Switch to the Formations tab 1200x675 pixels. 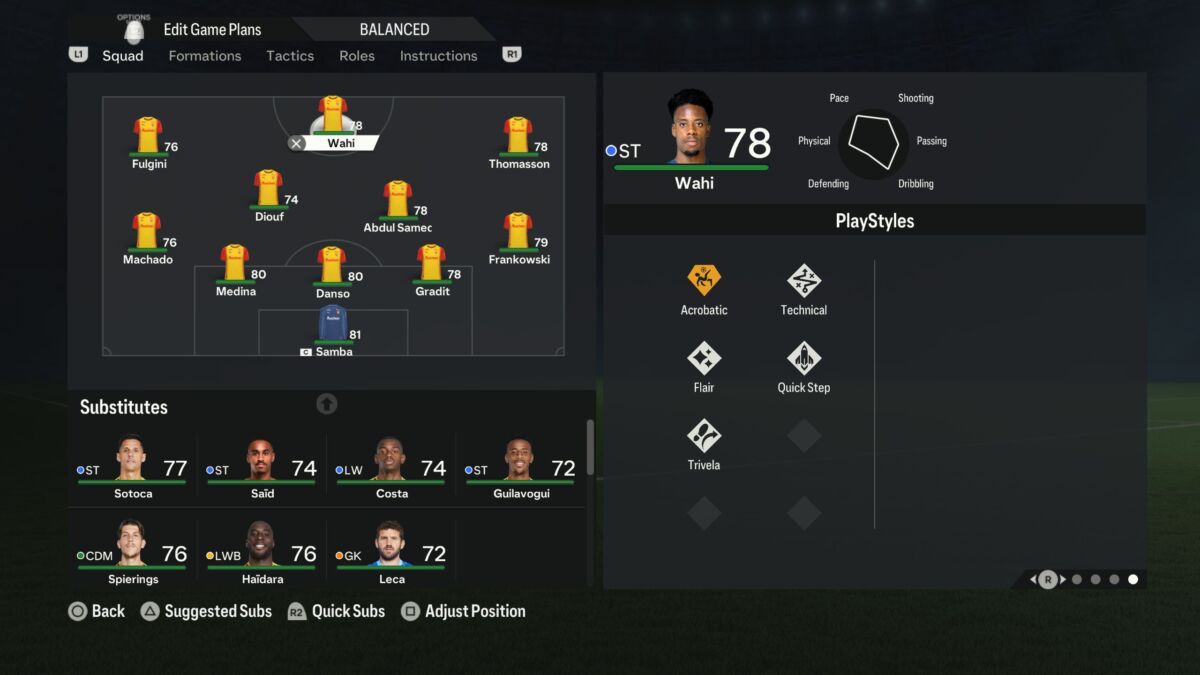coord(204,56)
